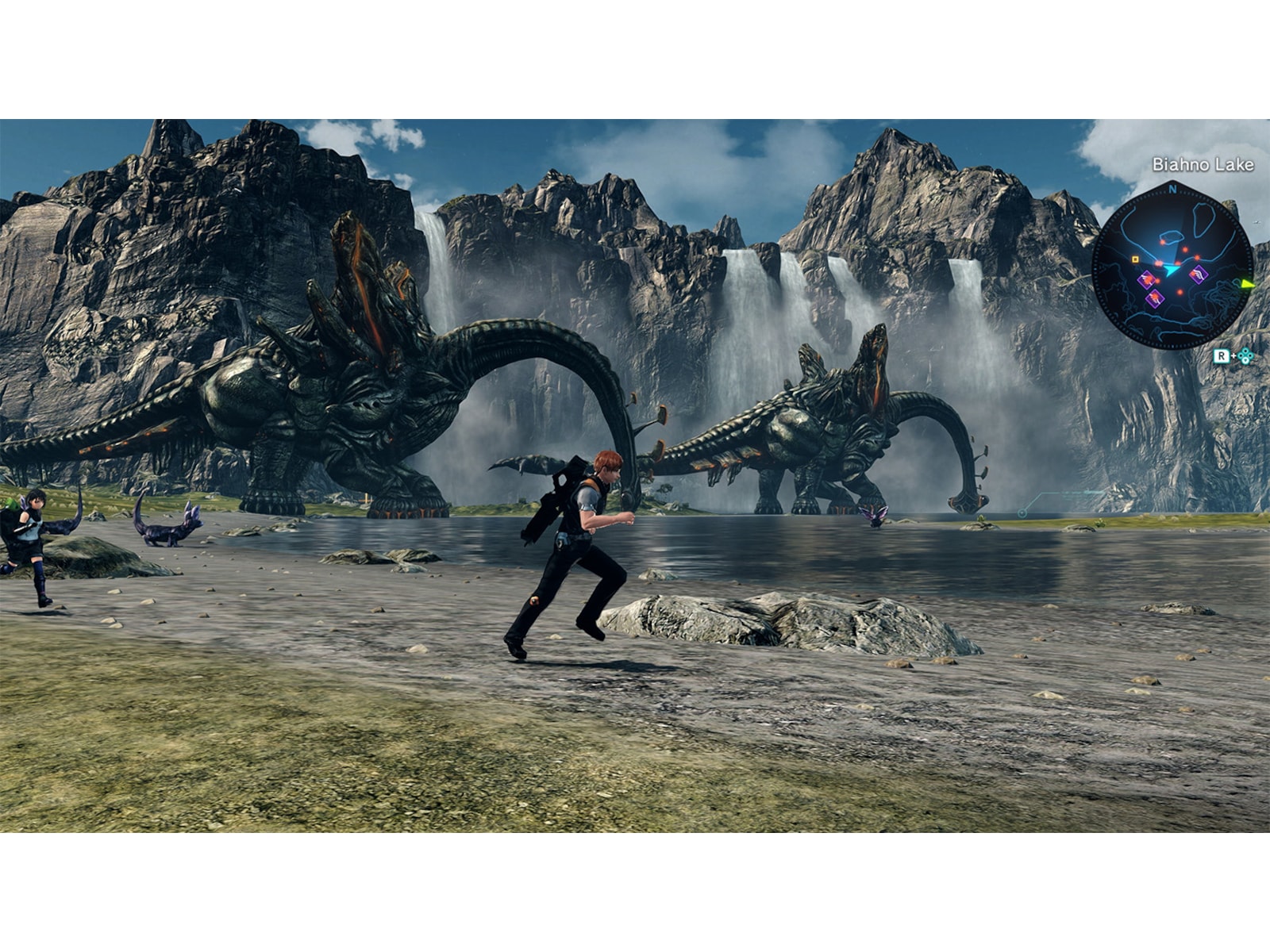Toggle the right purple enemy marker highlight
Viewport: 1270px width, 952px height.
[x=1198, y=274]
